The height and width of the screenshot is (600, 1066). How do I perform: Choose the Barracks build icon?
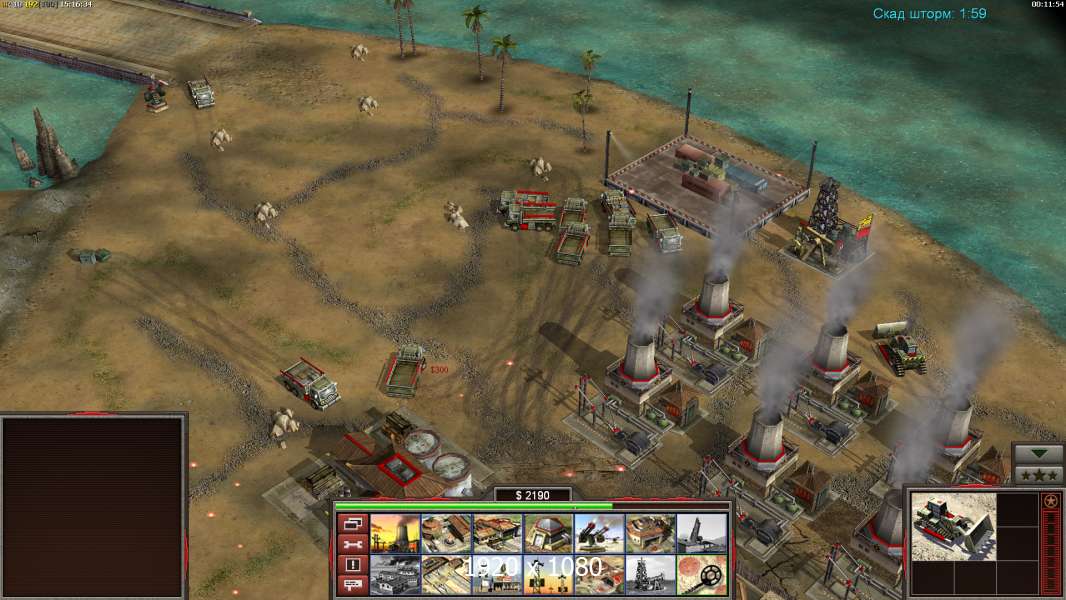(x=446, y=533)
